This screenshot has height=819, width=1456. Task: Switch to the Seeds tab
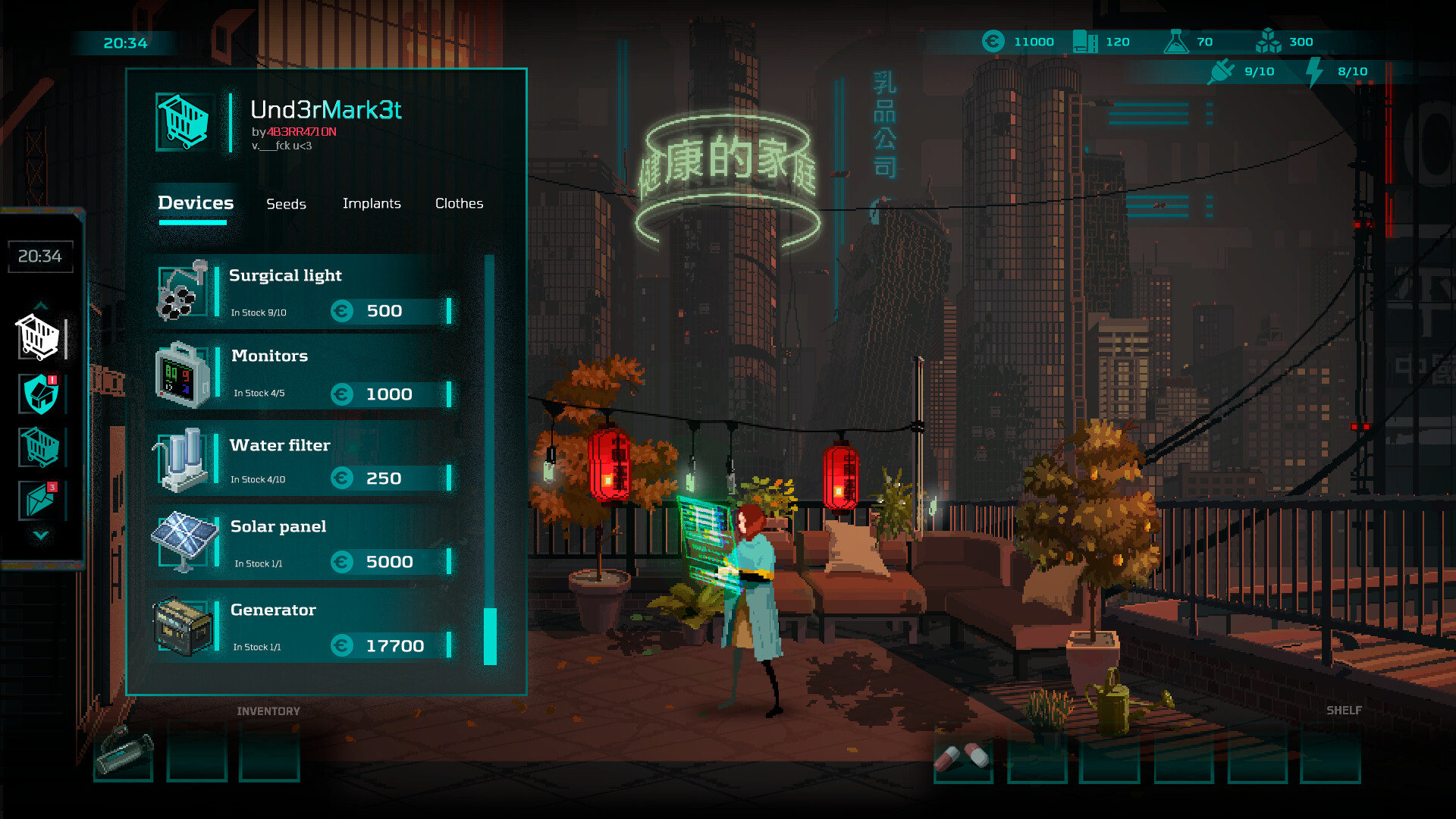pyautogui.click(x=286, y=203)
